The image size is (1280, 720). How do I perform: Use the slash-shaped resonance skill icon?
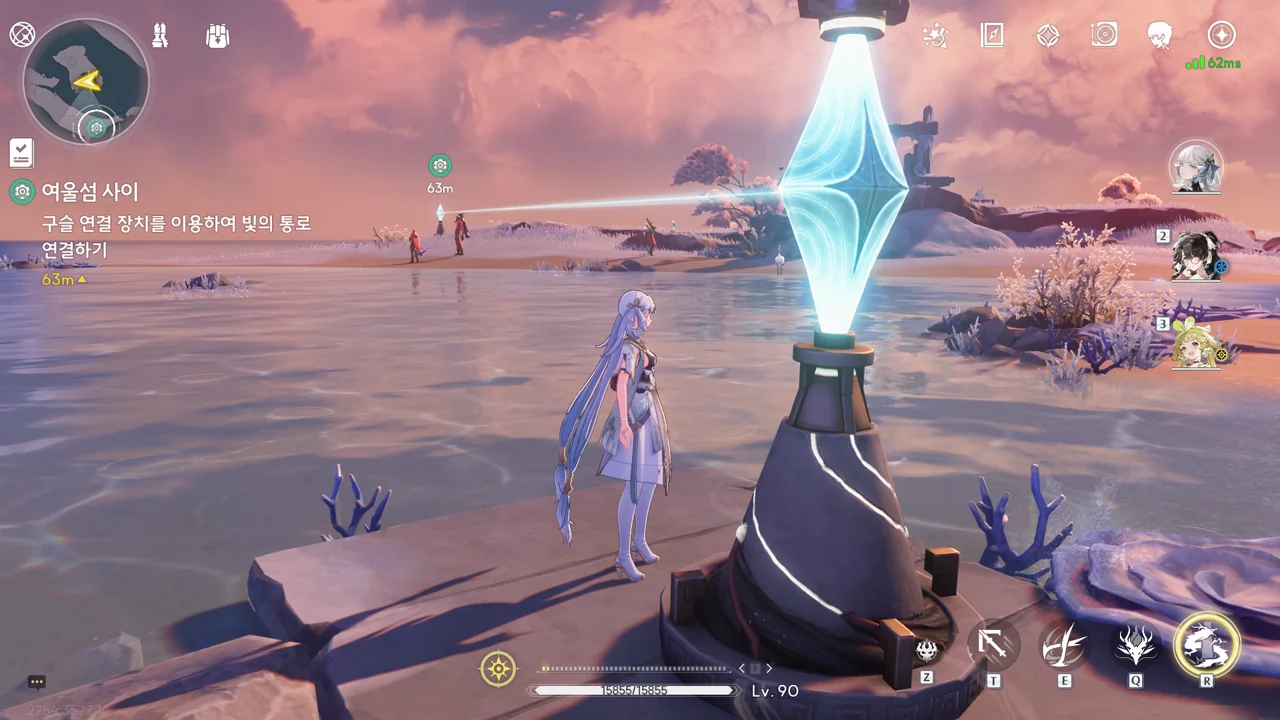tap(1065, 645)
